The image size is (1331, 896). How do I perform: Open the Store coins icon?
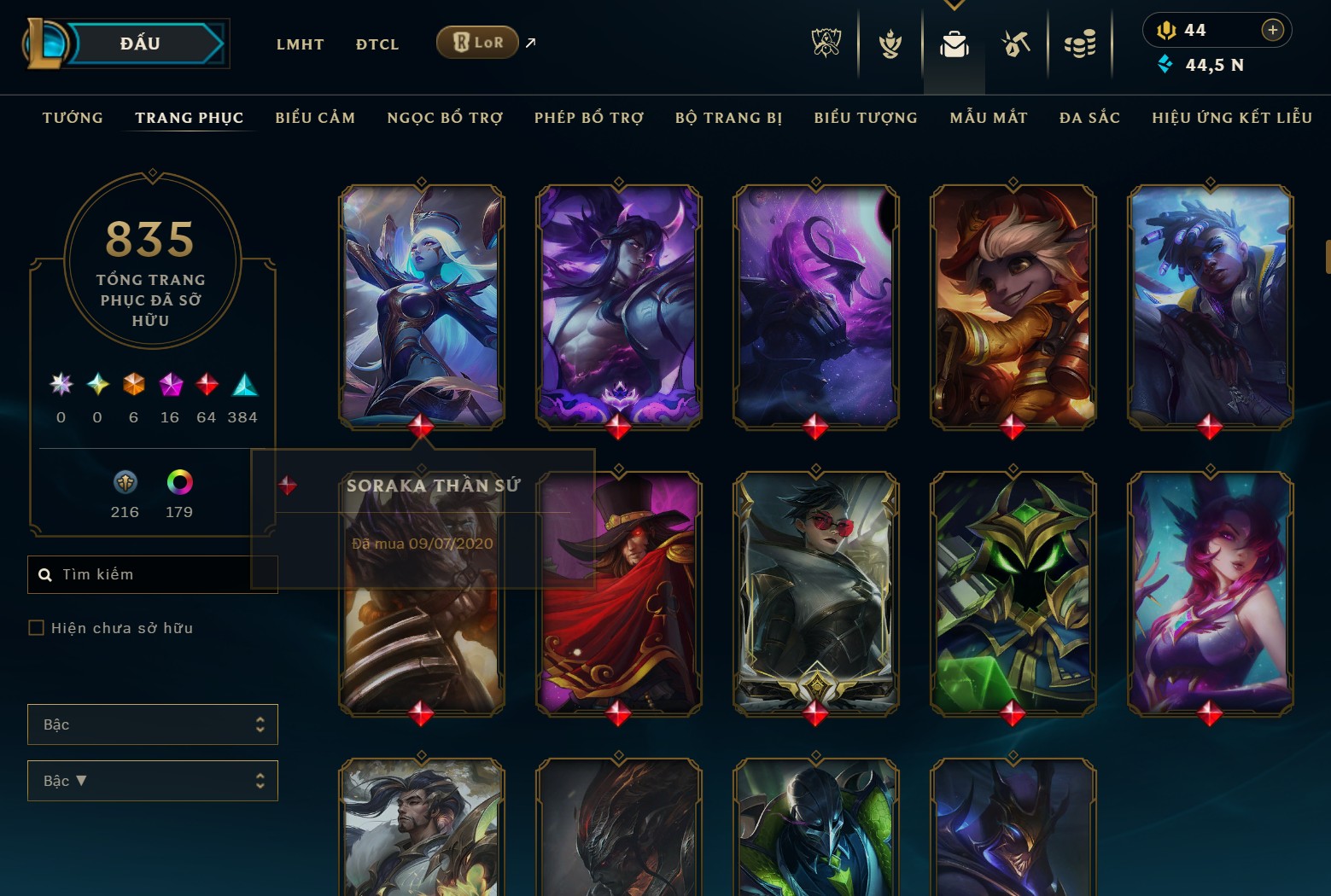click(1080, 44)
